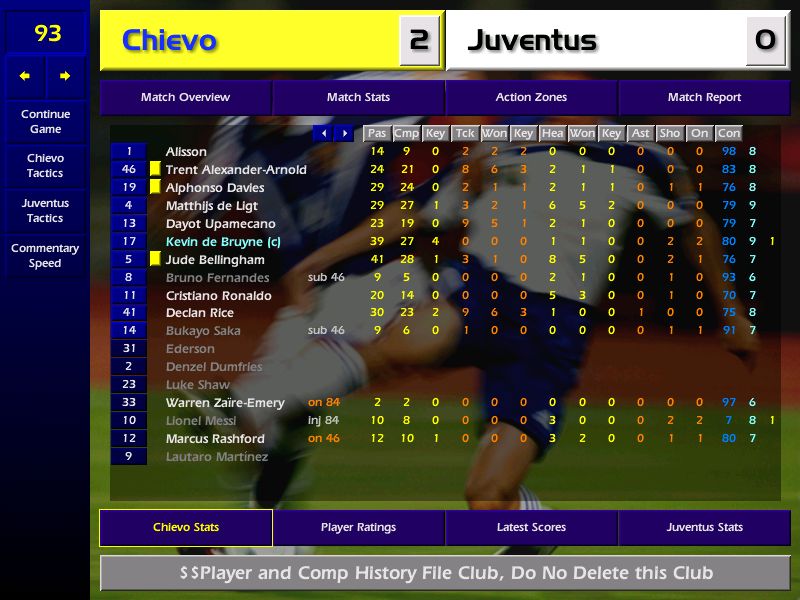This screenshot has width=800, height=600.
Task: Change Commentary Speed
Action: pos(45,256)
